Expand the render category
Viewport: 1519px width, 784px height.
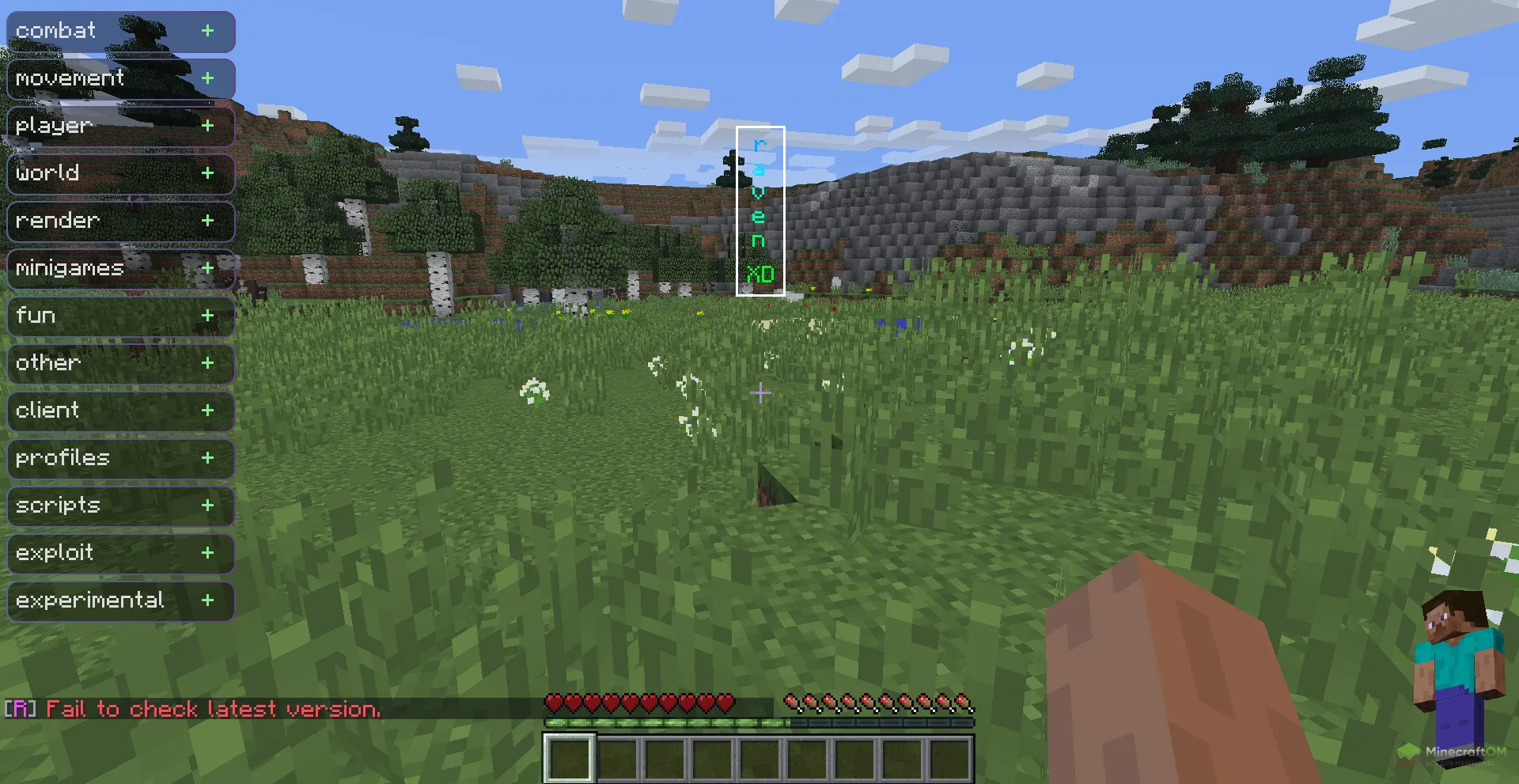coord(207,221)
